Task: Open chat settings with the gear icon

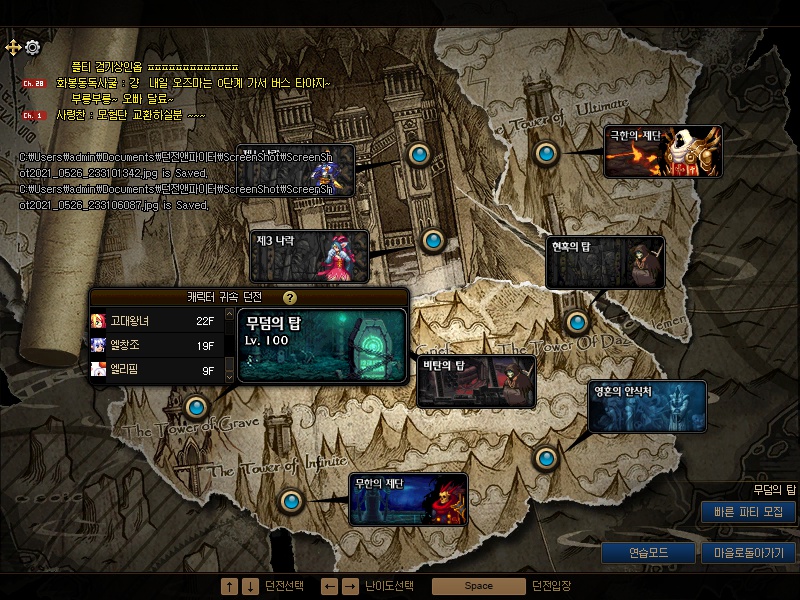Action: [33, 47]
